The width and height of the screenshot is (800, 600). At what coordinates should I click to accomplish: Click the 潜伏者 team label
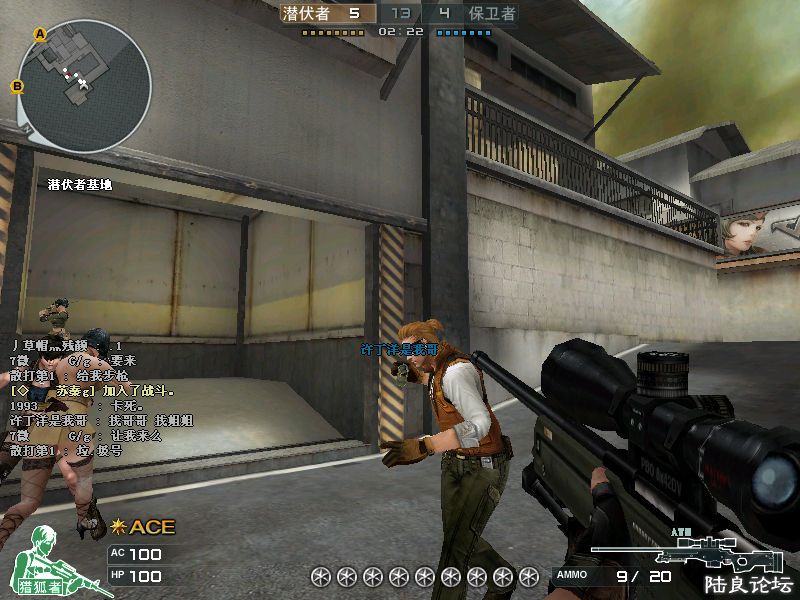coord(307,13)
